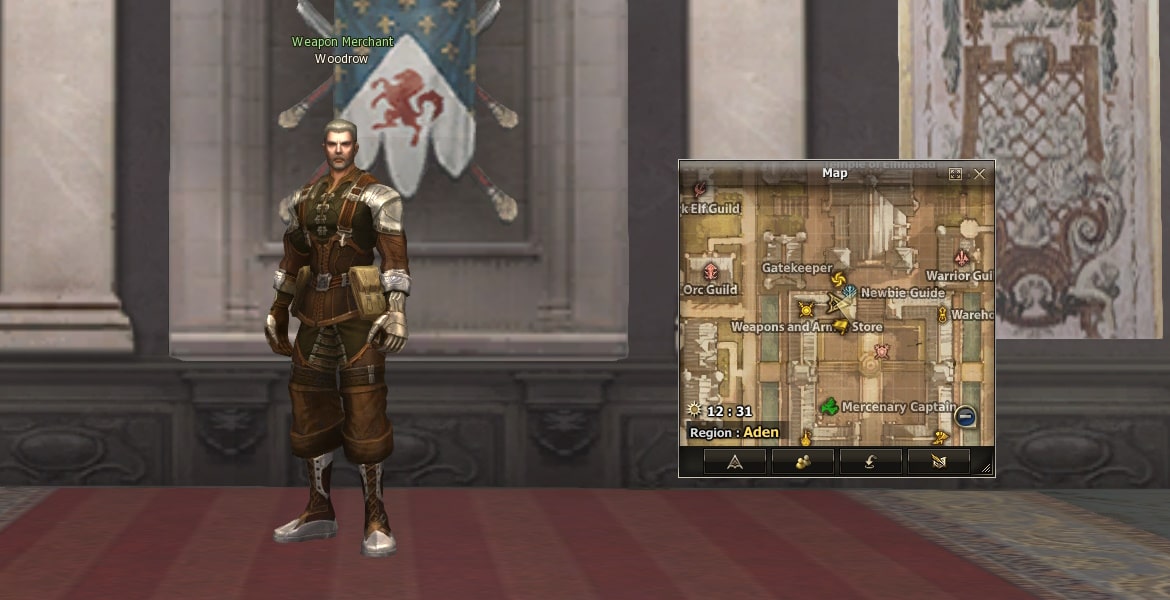The height and width of the screenshot is (600, 1170).
Task: Click the Orc Guild marker icon
Action: [711, 272]
